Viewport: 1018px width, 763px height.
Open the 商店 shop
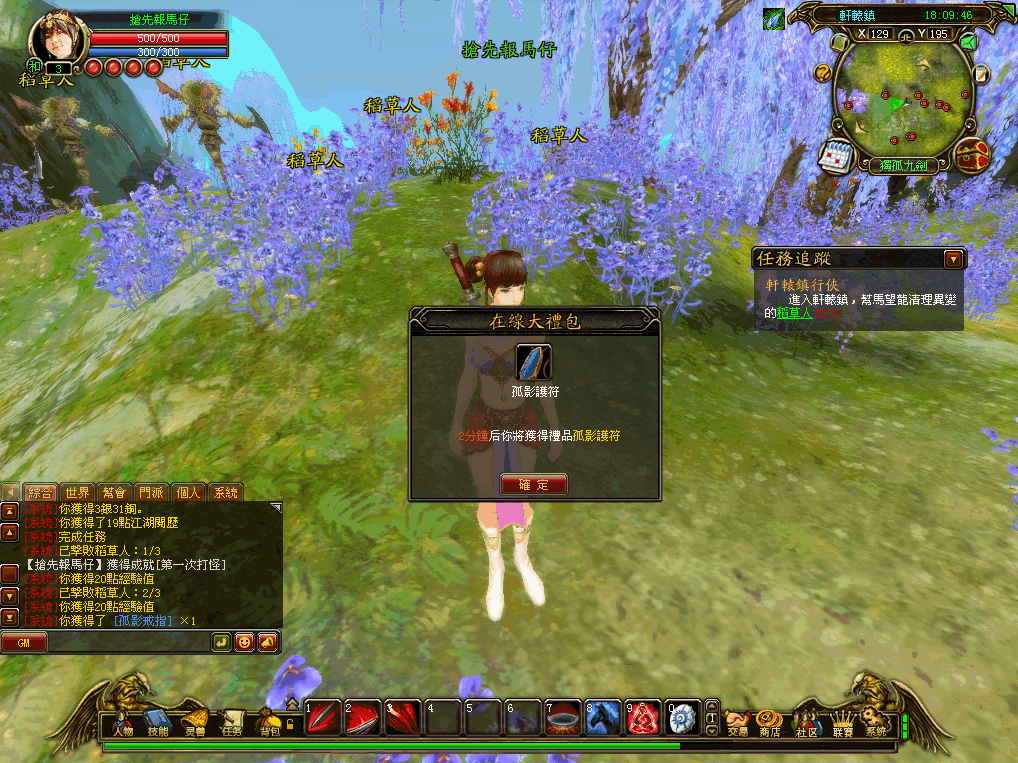click(x=769, y=720)
